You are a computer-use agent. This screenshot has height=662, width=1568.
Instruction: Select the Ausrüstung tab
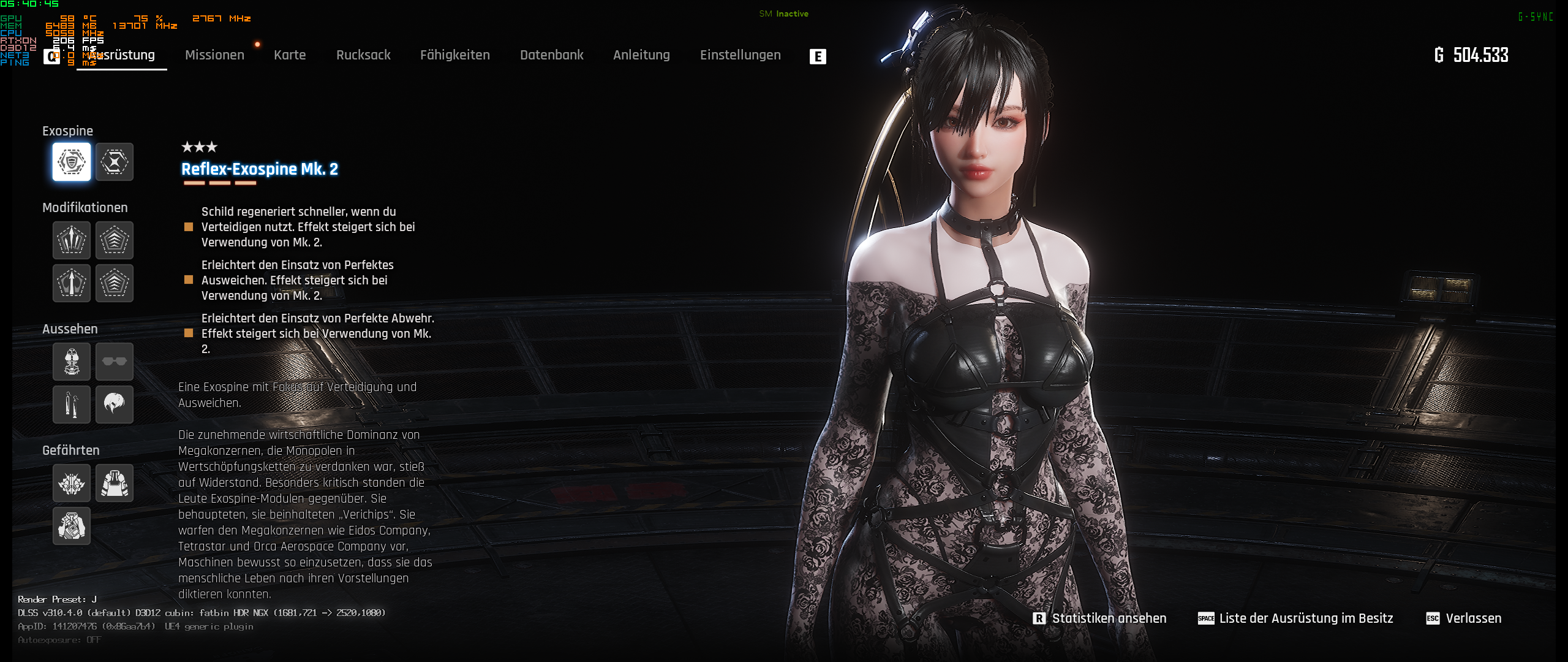[x=123, y=55]
